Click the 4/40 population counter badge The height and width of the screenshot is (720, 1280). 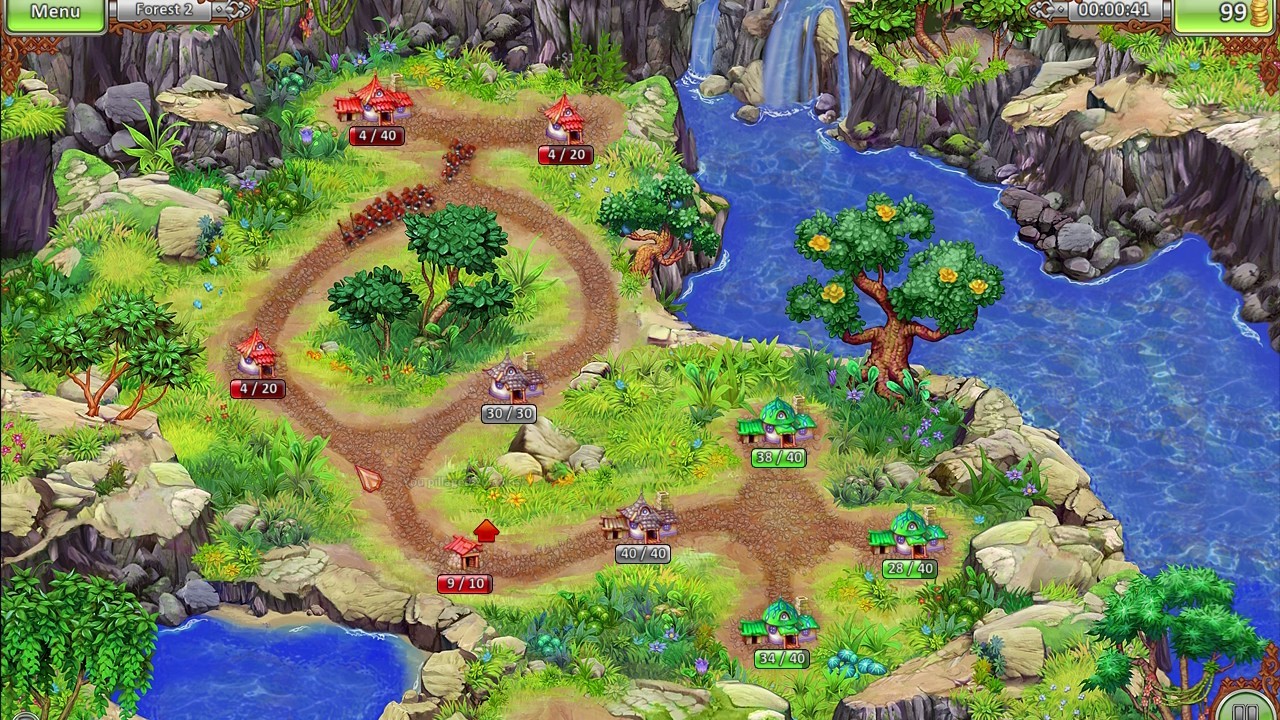pos(375,137)
